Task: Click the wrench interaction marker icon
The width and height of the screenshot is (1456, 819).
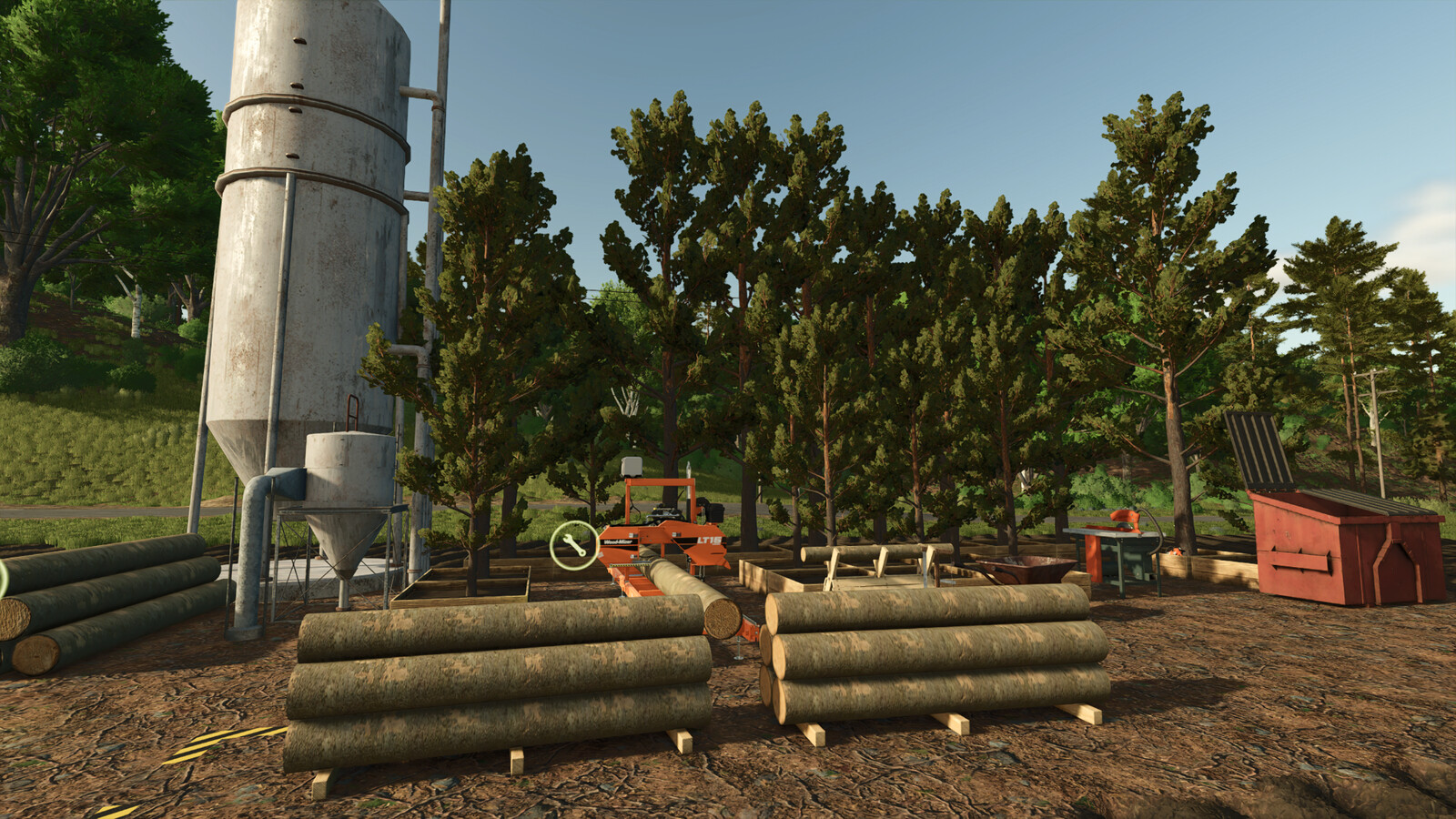Action: [574, 546]
